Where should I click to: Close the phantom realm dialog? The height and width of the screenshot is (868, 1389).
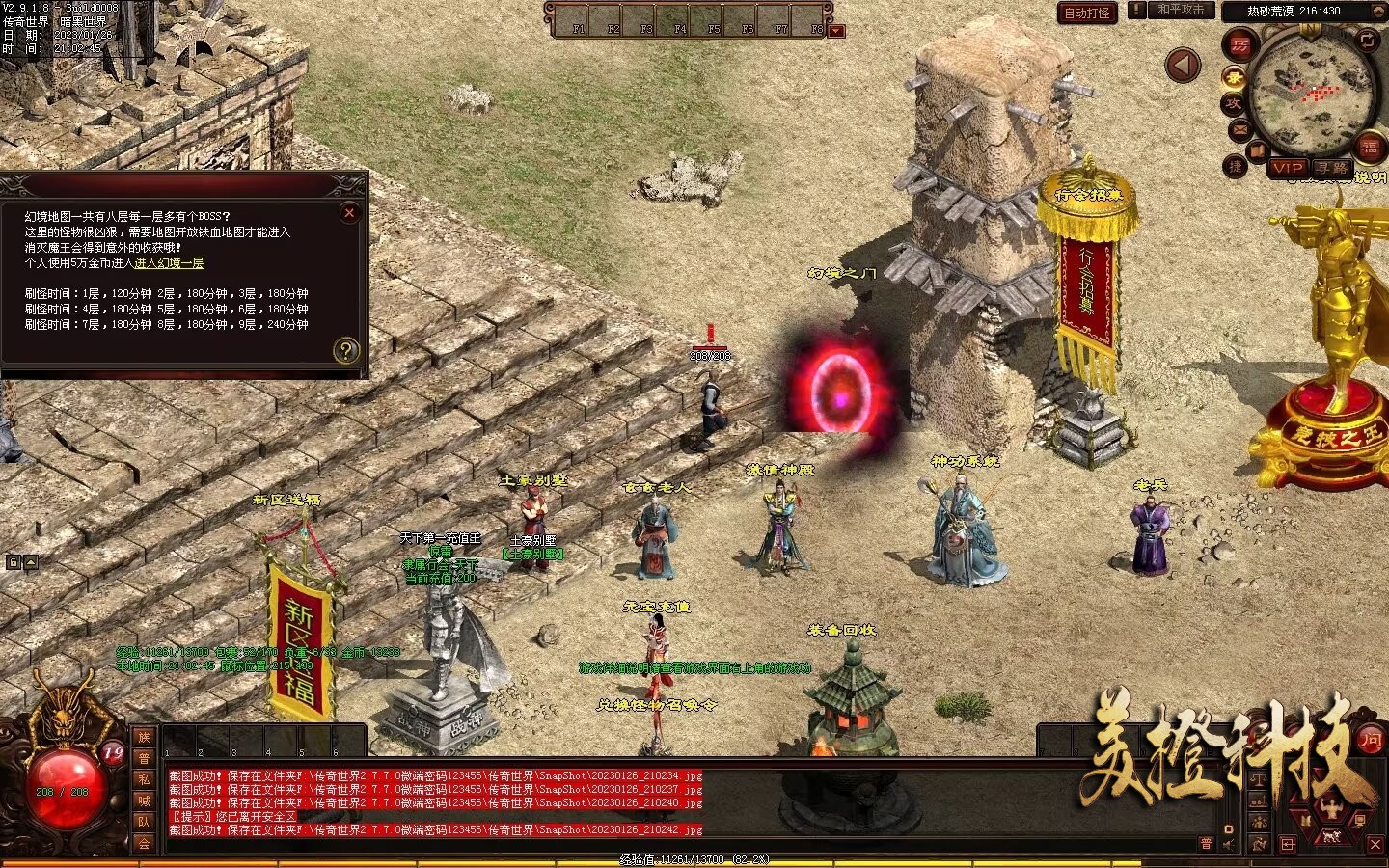click(x=349, y=212)
